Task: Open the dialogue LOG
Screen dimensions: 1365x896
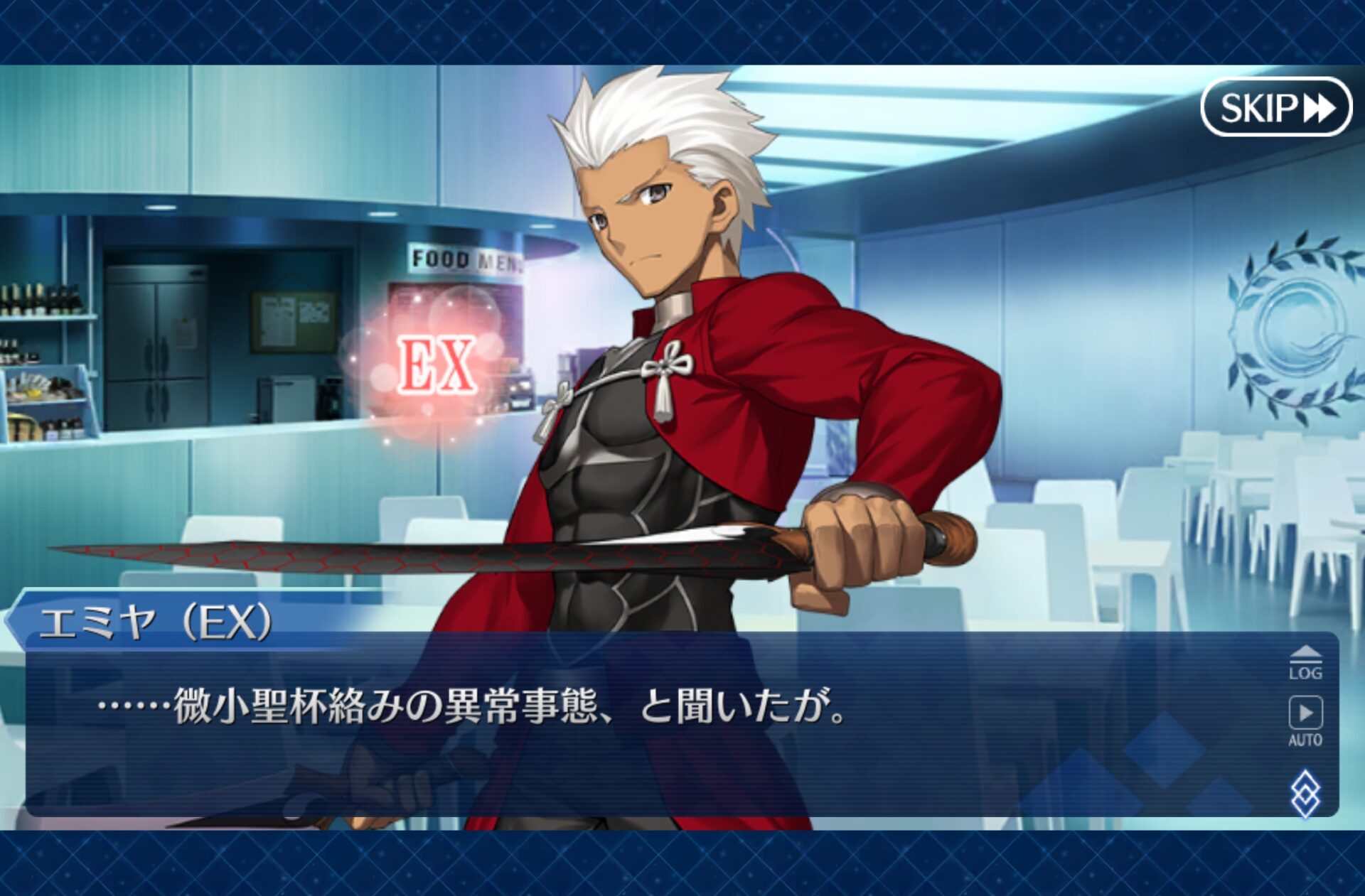Action: (x=1305, y=664)
